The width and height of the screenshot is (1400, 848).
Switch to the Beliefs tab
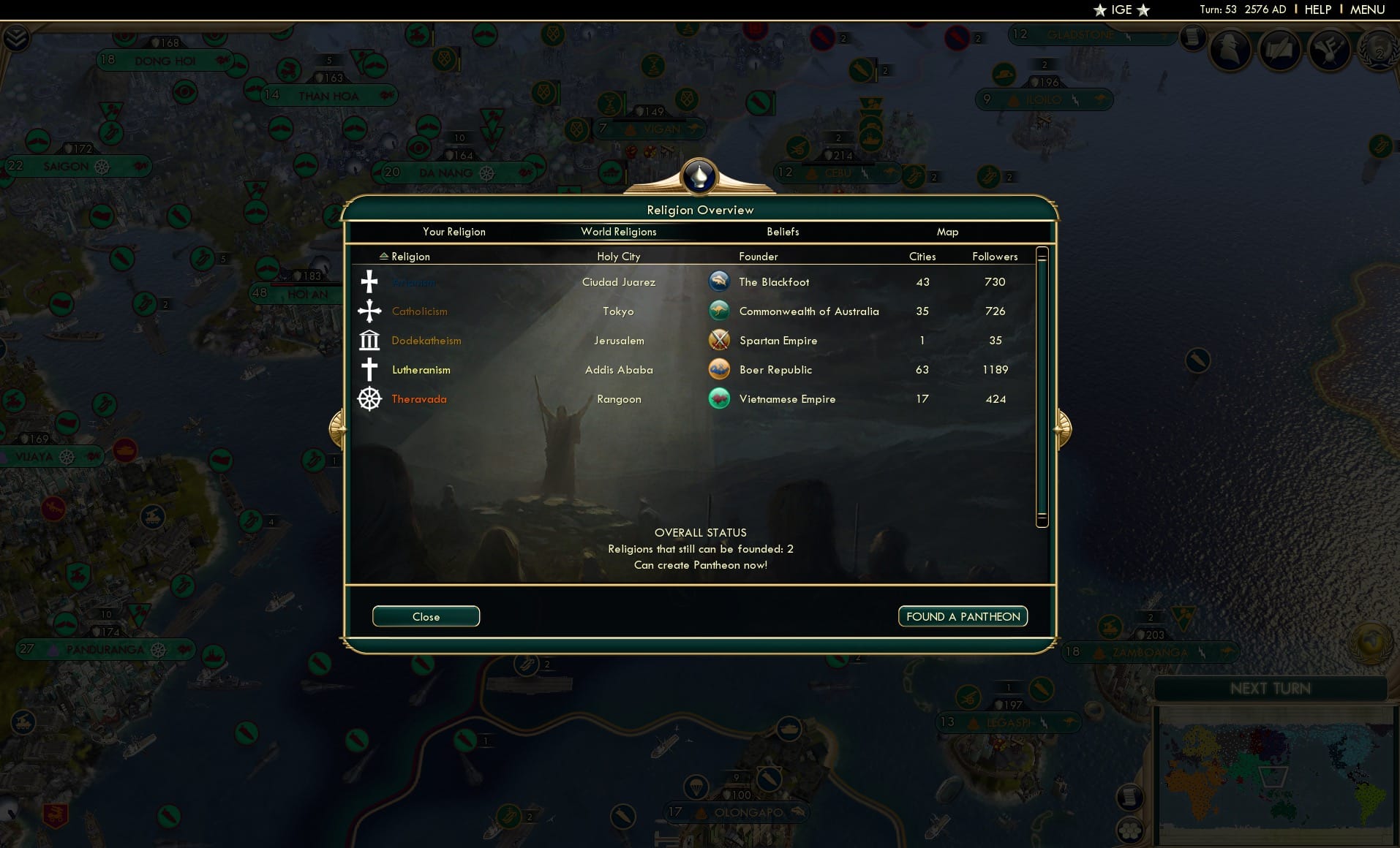[782, 232]
